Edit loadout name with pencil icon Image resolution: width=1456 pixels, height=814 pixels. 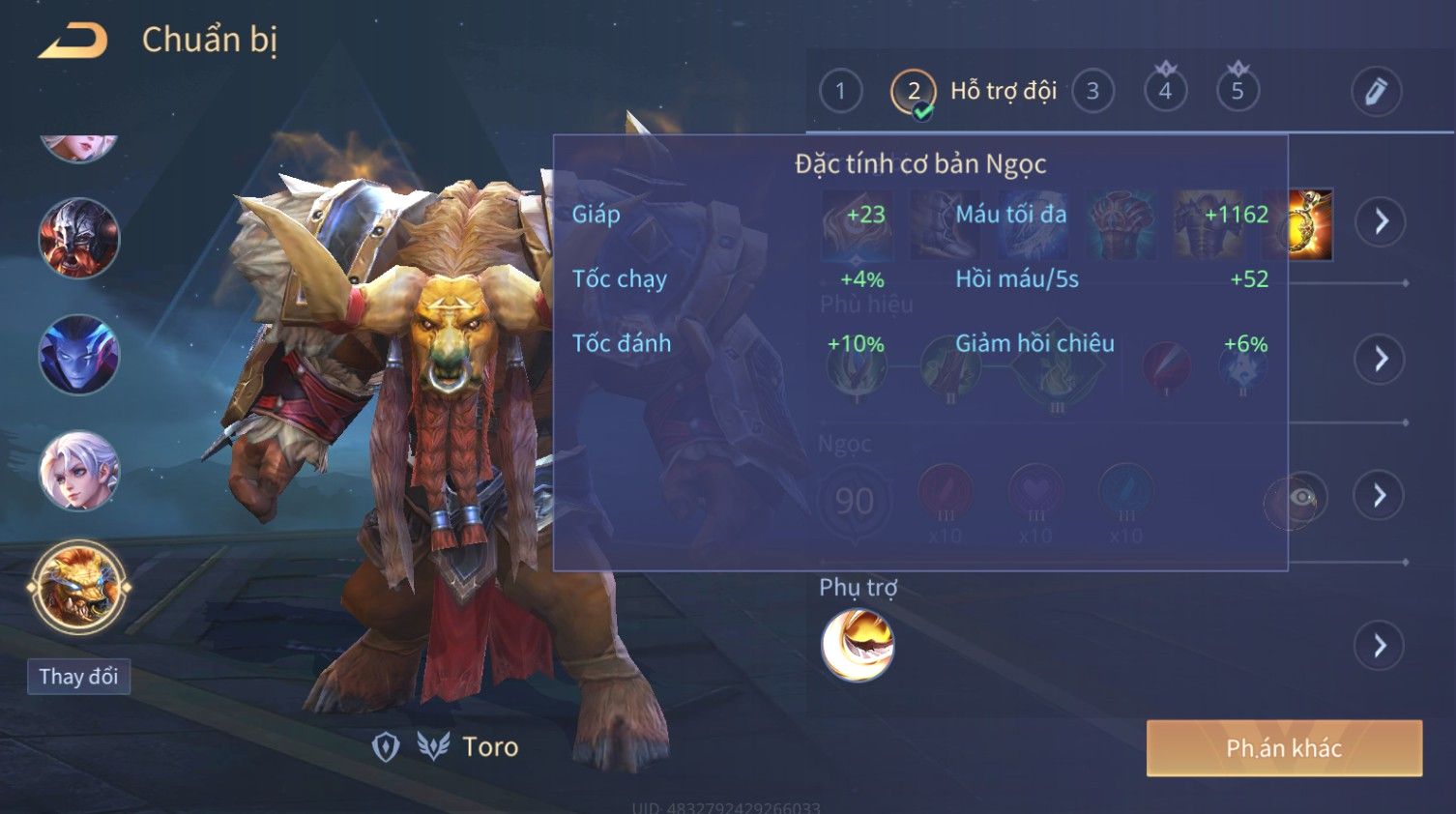point(1376,92)
